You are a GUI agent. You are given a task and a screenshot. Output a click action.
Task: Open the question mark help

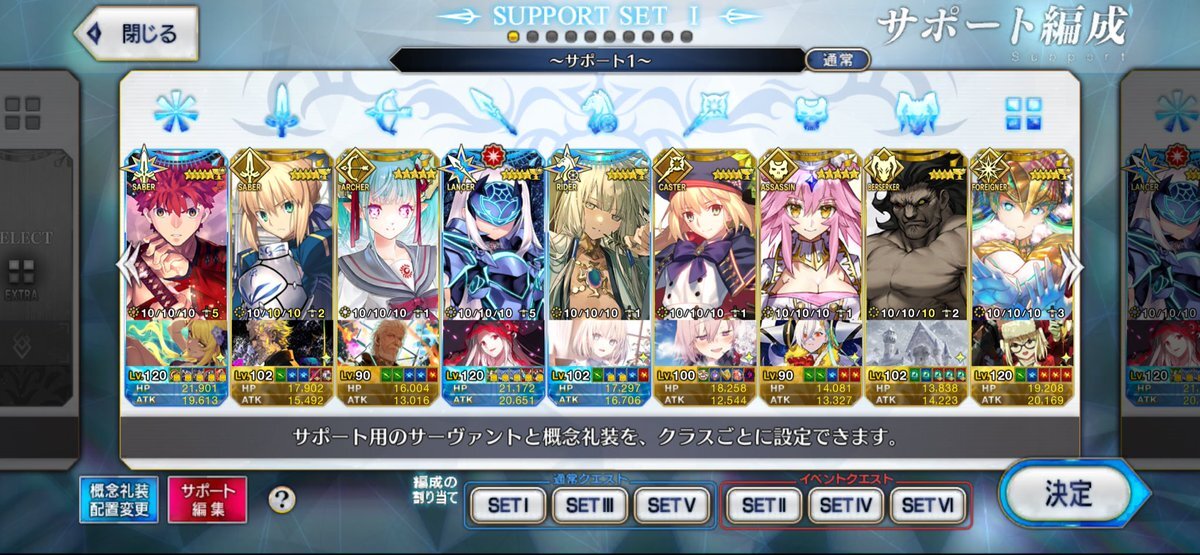coord(282,499)
